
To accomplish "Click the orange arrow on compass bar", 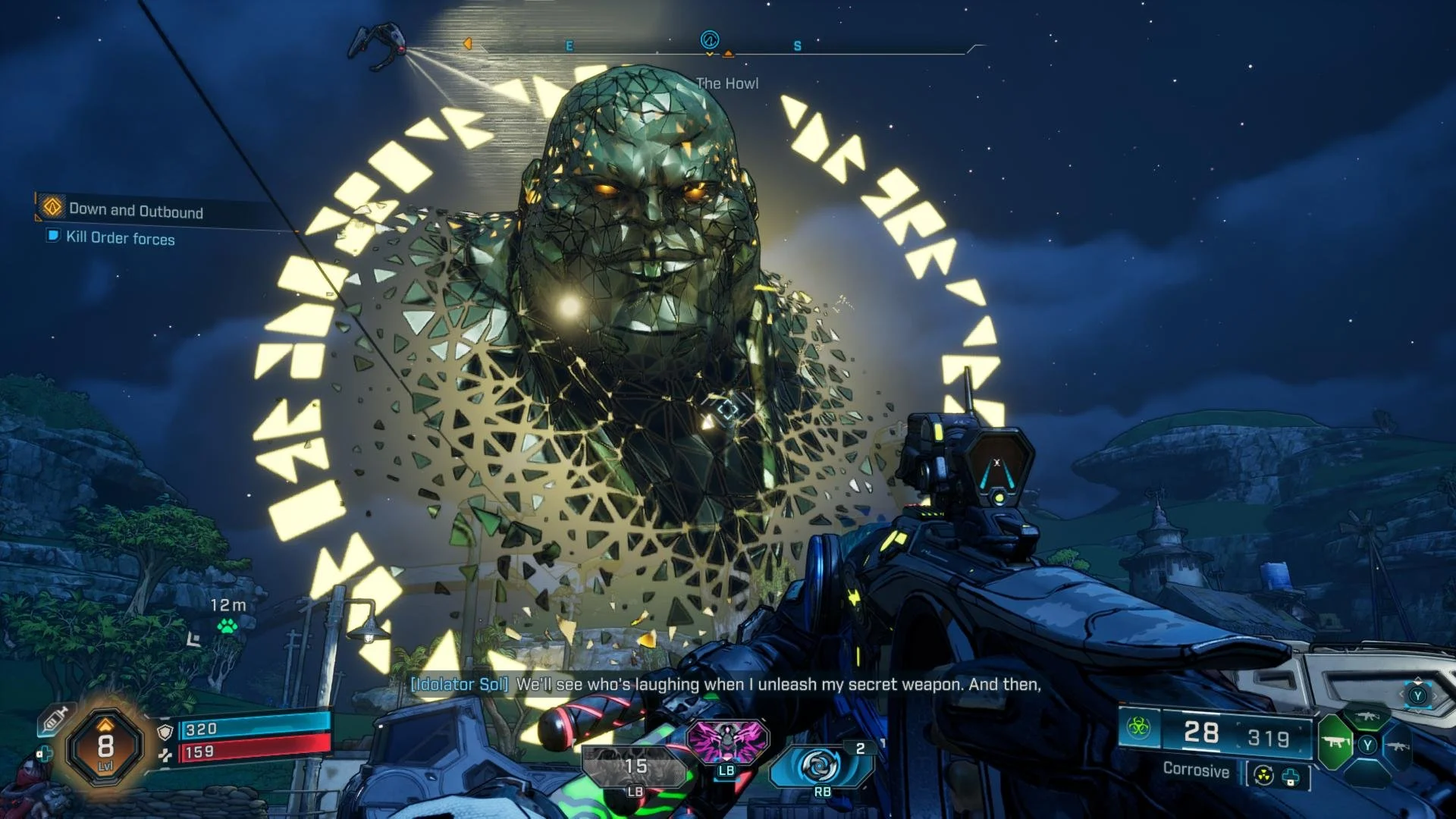I will point(467,44).
